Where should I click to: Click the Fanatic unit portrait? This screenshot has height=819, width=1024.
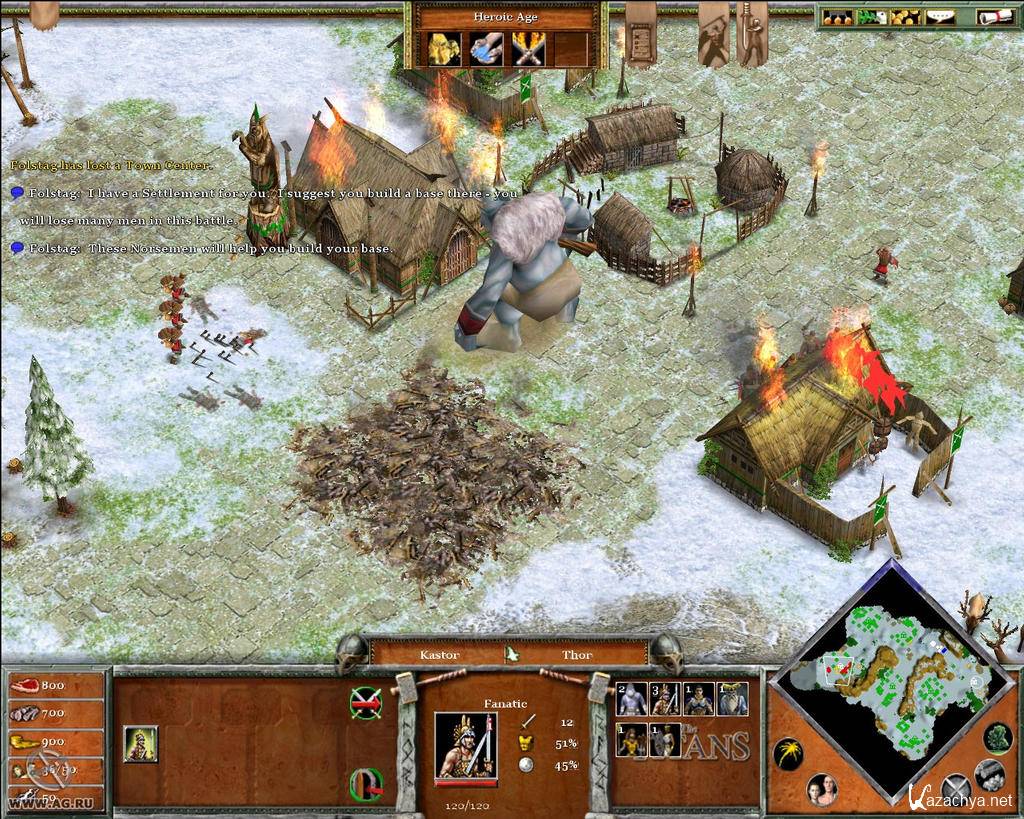click(x=465, y=744)
